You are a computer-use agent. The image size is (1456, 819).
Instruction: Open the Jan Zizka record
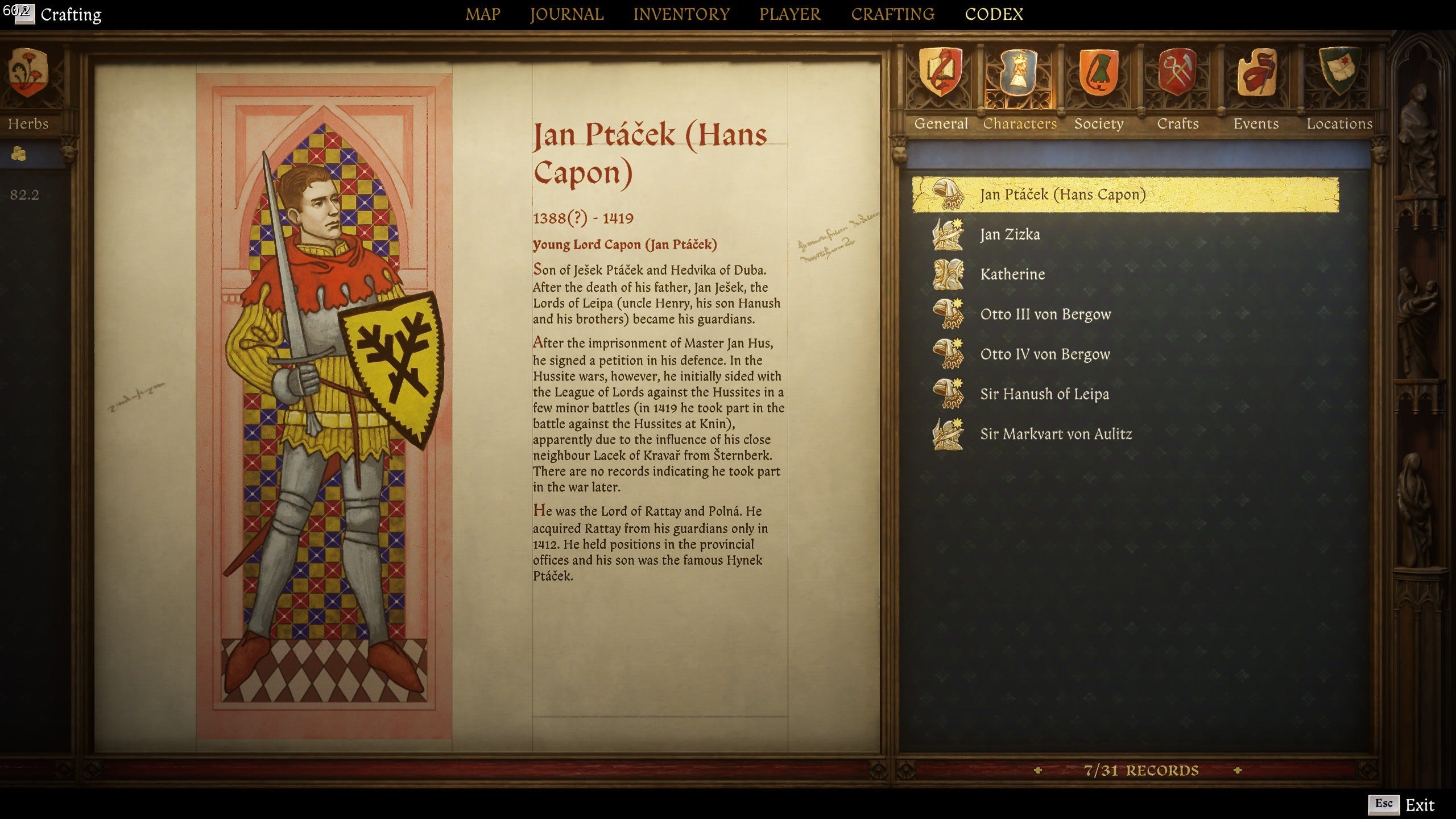(1010, 234)
